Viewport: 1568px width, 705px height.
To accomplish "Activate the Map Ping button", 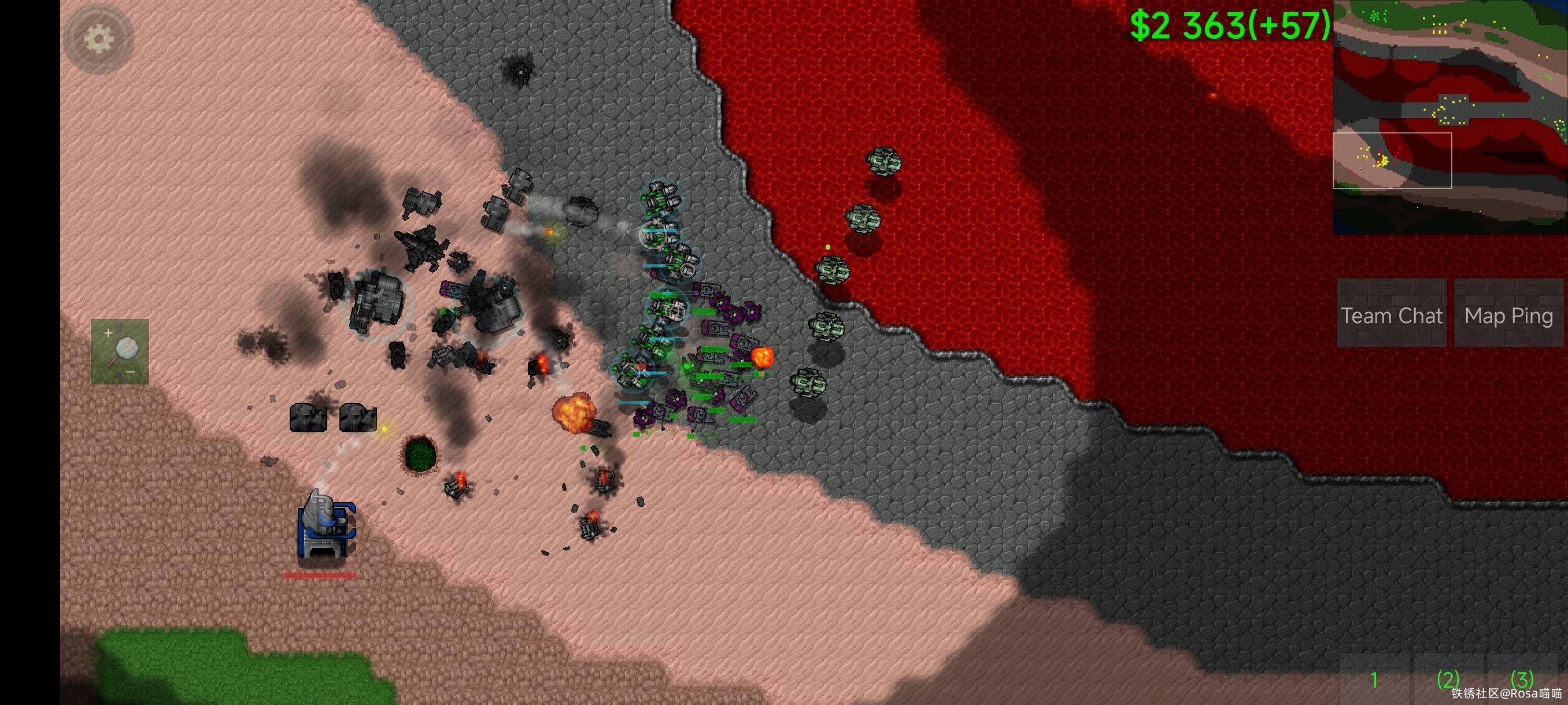I will (x=1508, y=315).
